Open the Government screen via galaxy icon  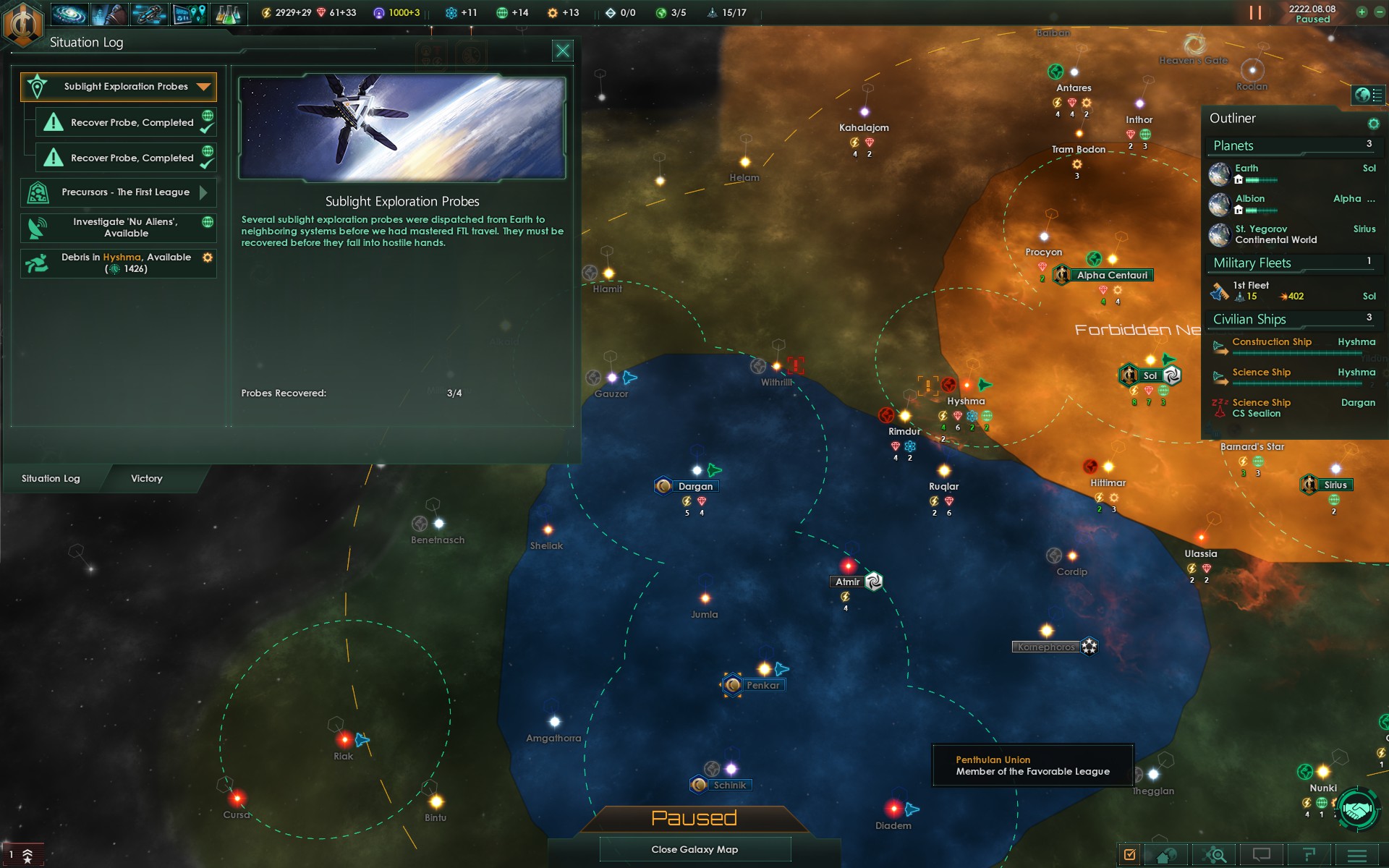pos(69,13)
